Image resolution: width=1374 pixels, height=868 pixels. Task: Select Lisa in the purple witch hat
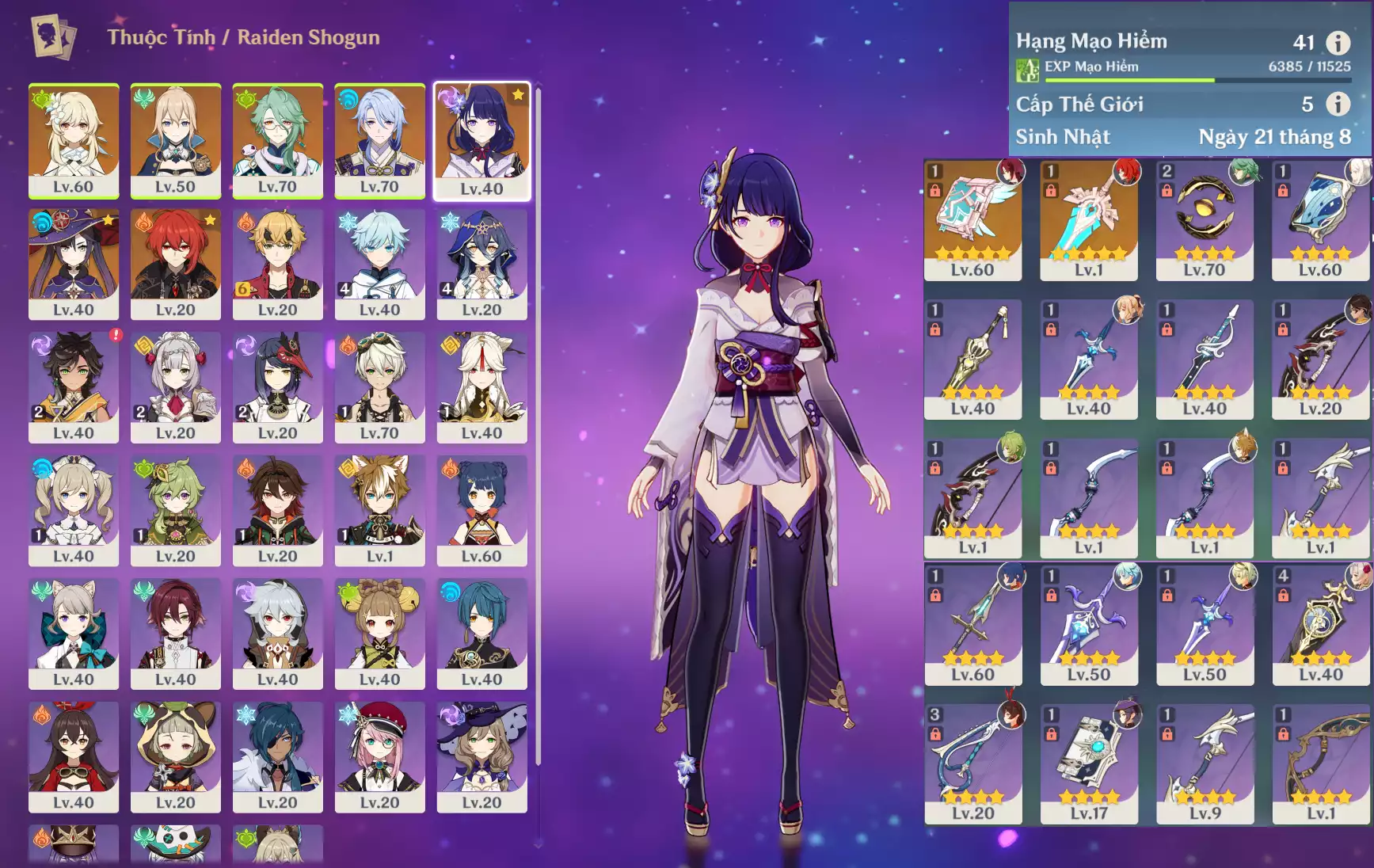tap(481, 756)
